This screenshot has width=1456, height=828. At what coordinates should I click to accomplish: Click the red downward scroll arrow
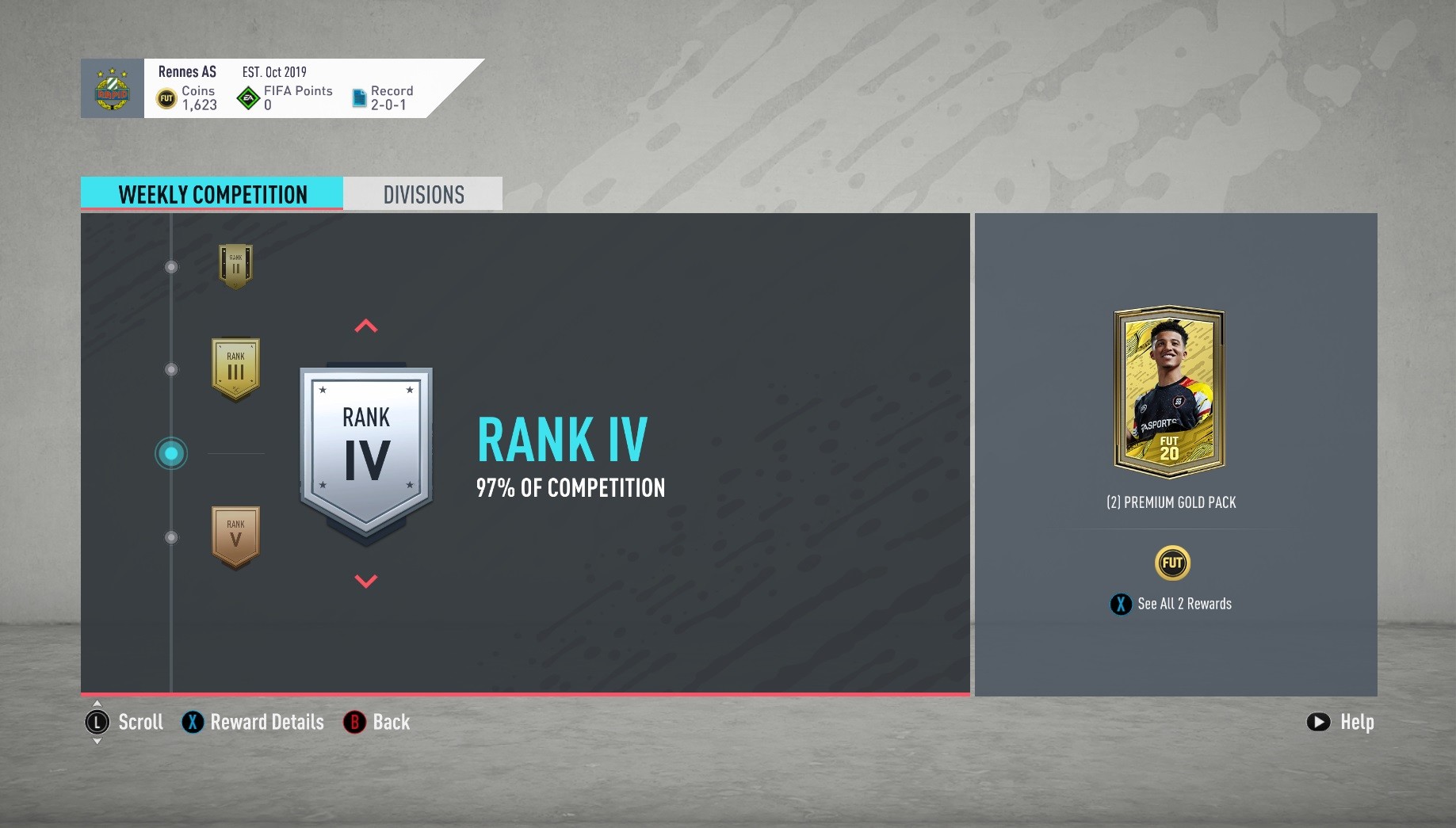click(365, 579)
